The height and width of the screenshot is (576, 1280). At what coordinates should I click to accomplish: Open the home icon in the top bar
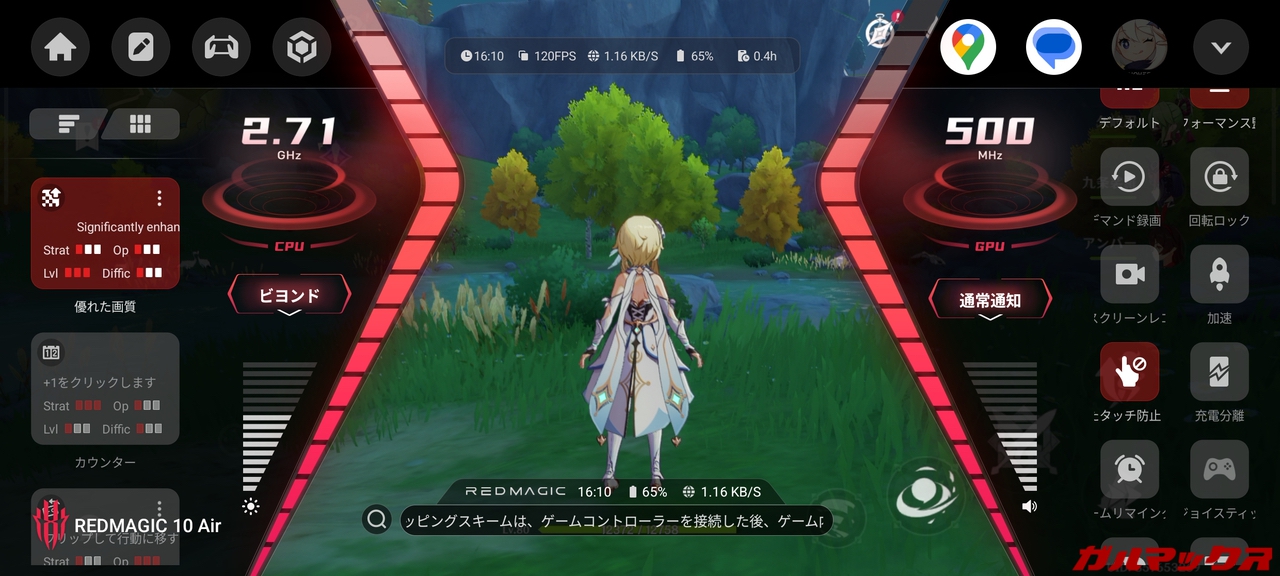(60, 47)
